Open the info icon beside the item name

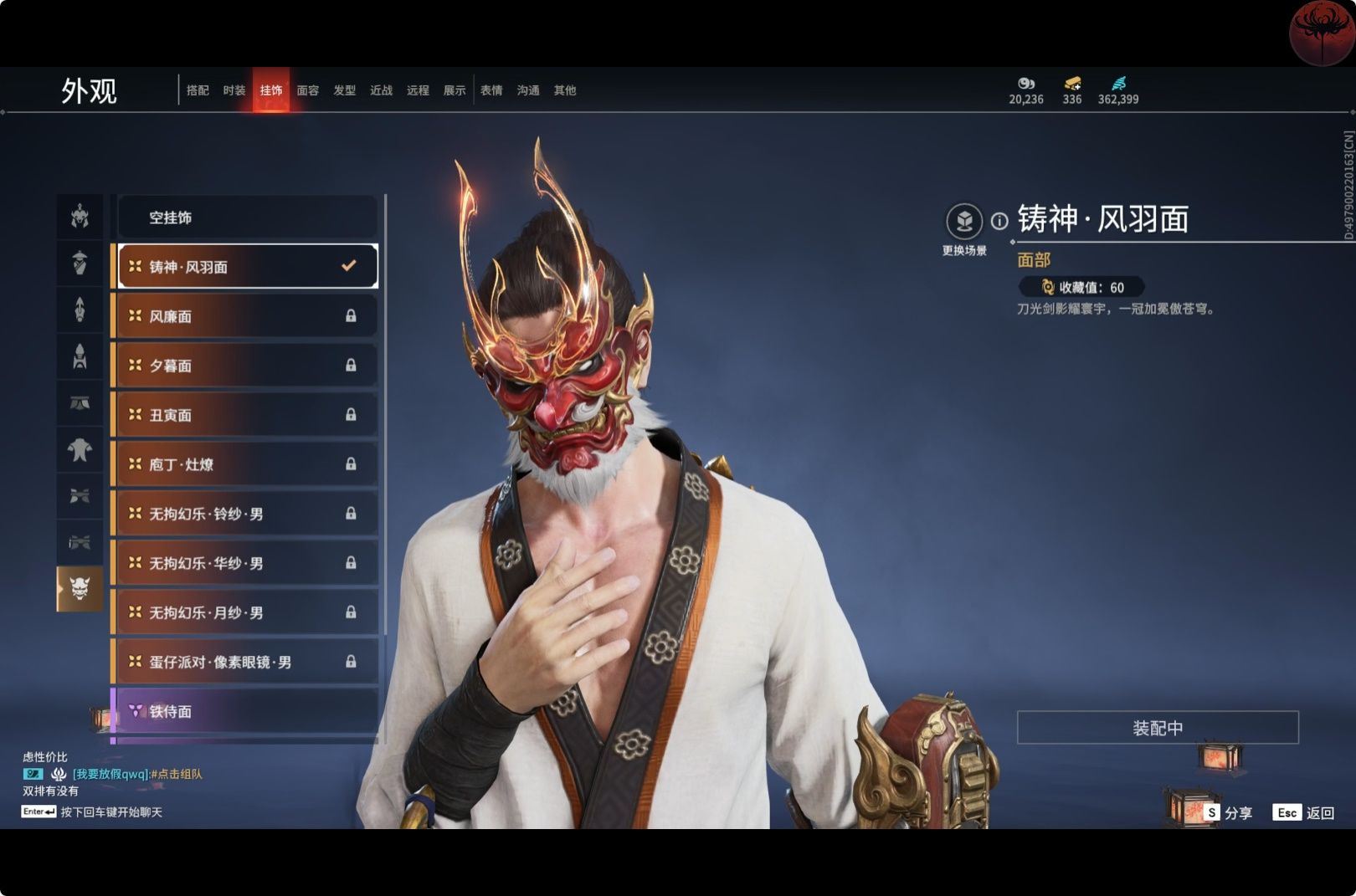999,221
